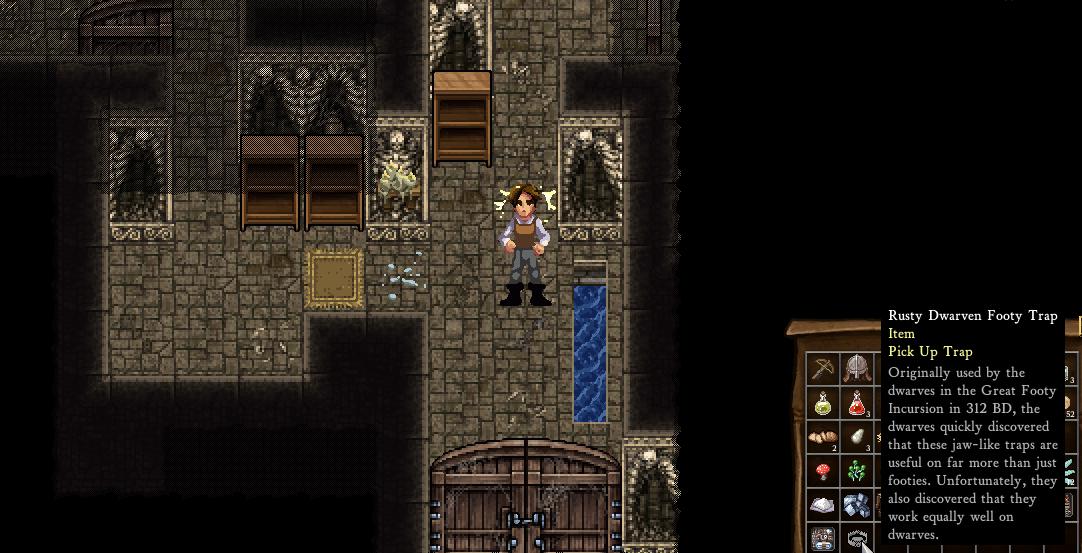Screen dimensions: 1082x553
Task: Click the white garlic clove item
Action: (x=856, y=437)
